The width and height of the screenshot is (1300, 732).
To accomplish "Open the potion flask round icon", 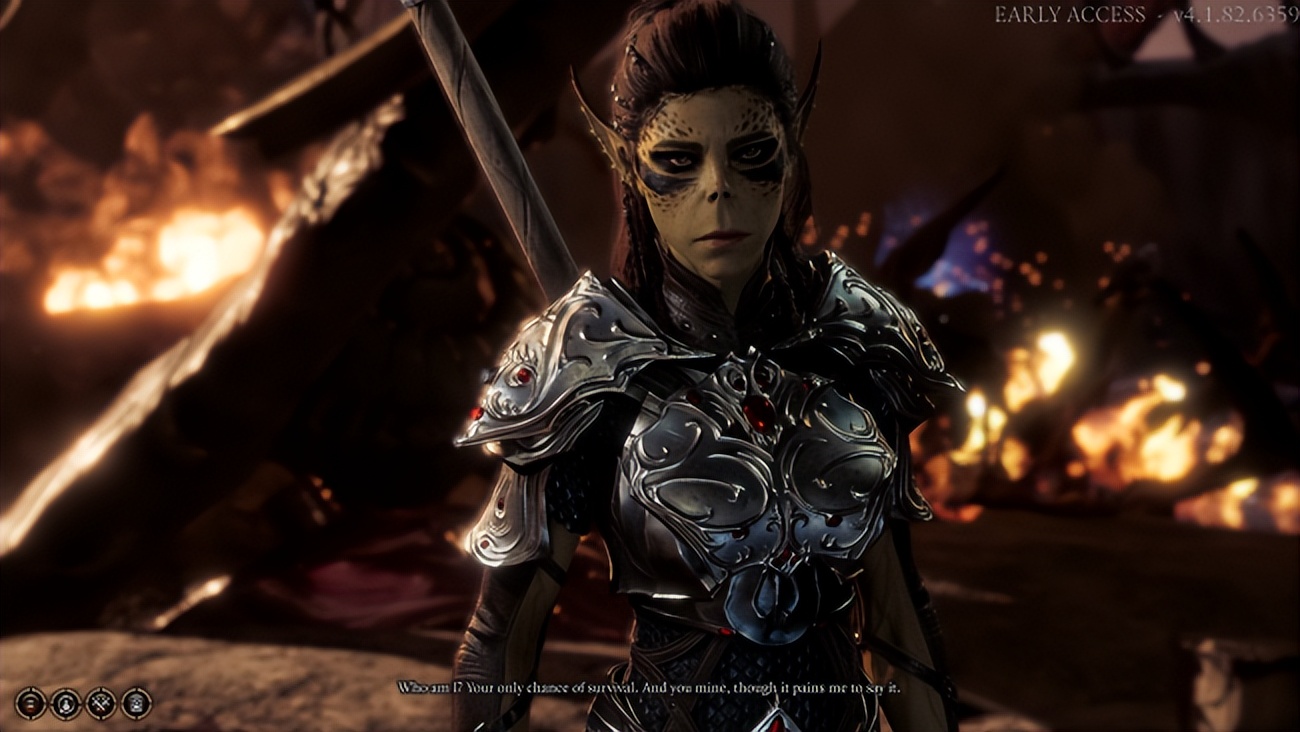I will pyautogui.click(x=66, y=702).
